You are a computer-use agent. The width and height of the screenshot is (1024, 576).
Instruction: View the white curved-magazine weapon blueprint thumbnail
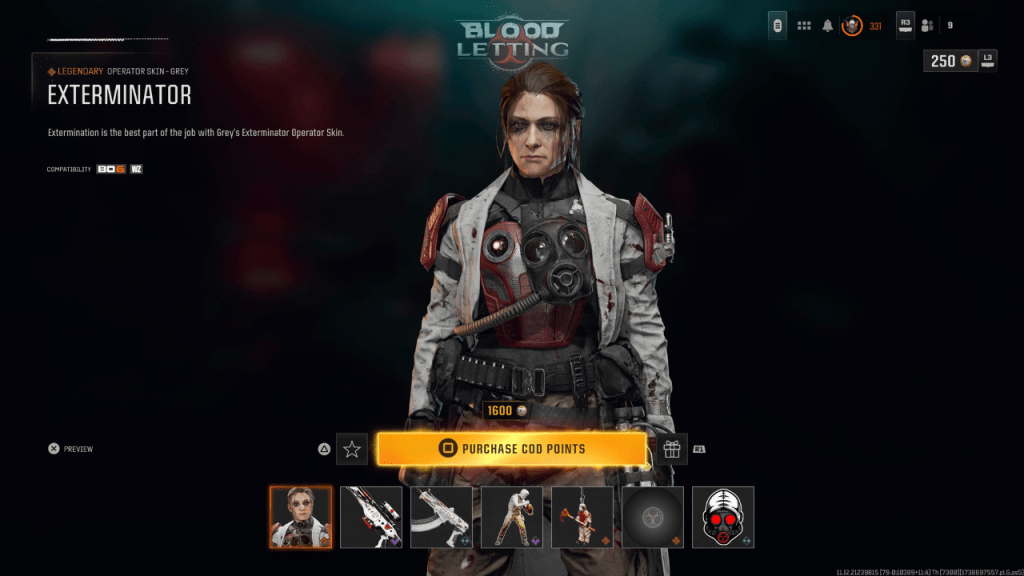tap(441, 517)
